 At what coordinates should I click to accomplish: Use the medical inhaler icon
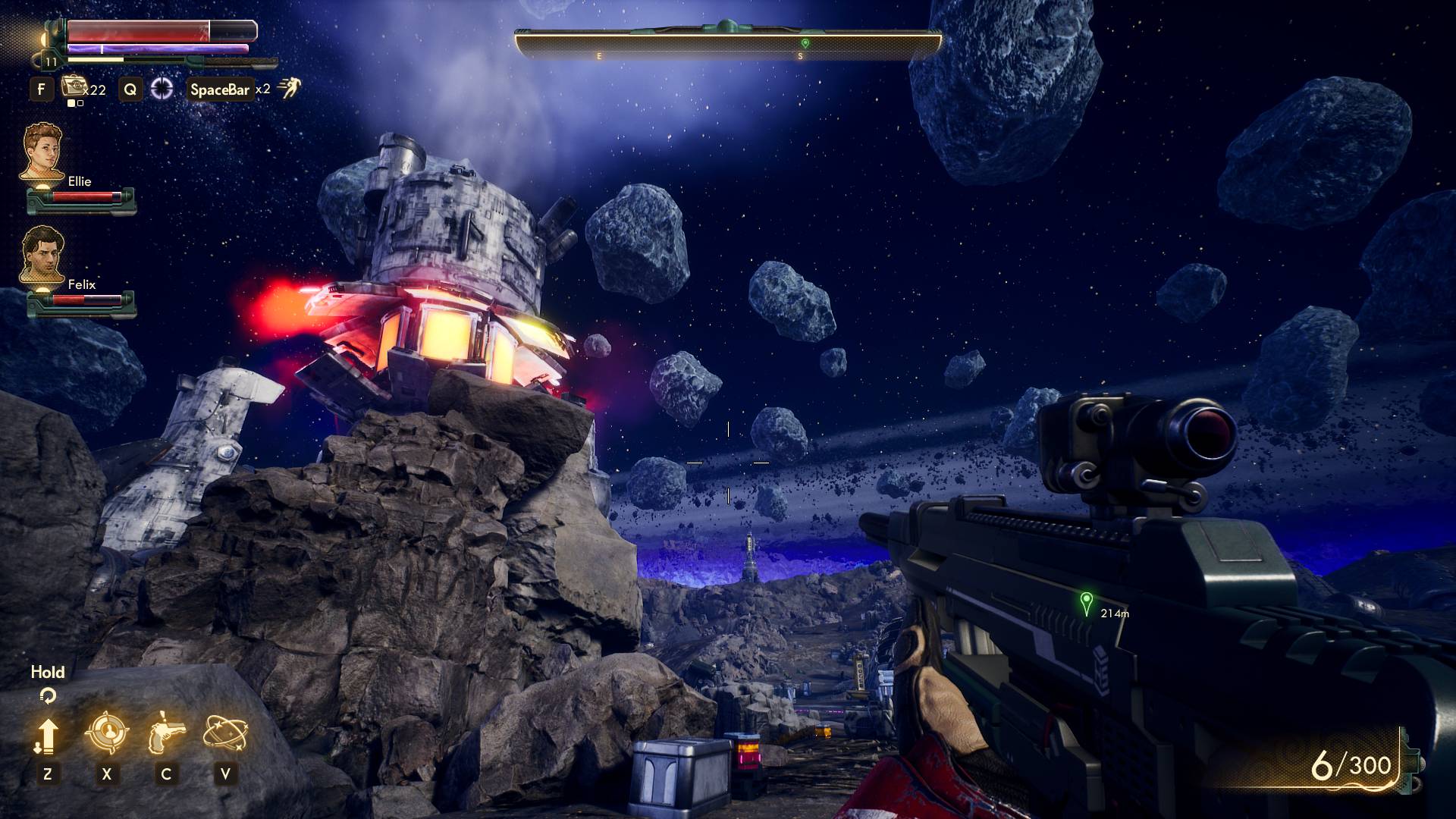coord(74,87)
